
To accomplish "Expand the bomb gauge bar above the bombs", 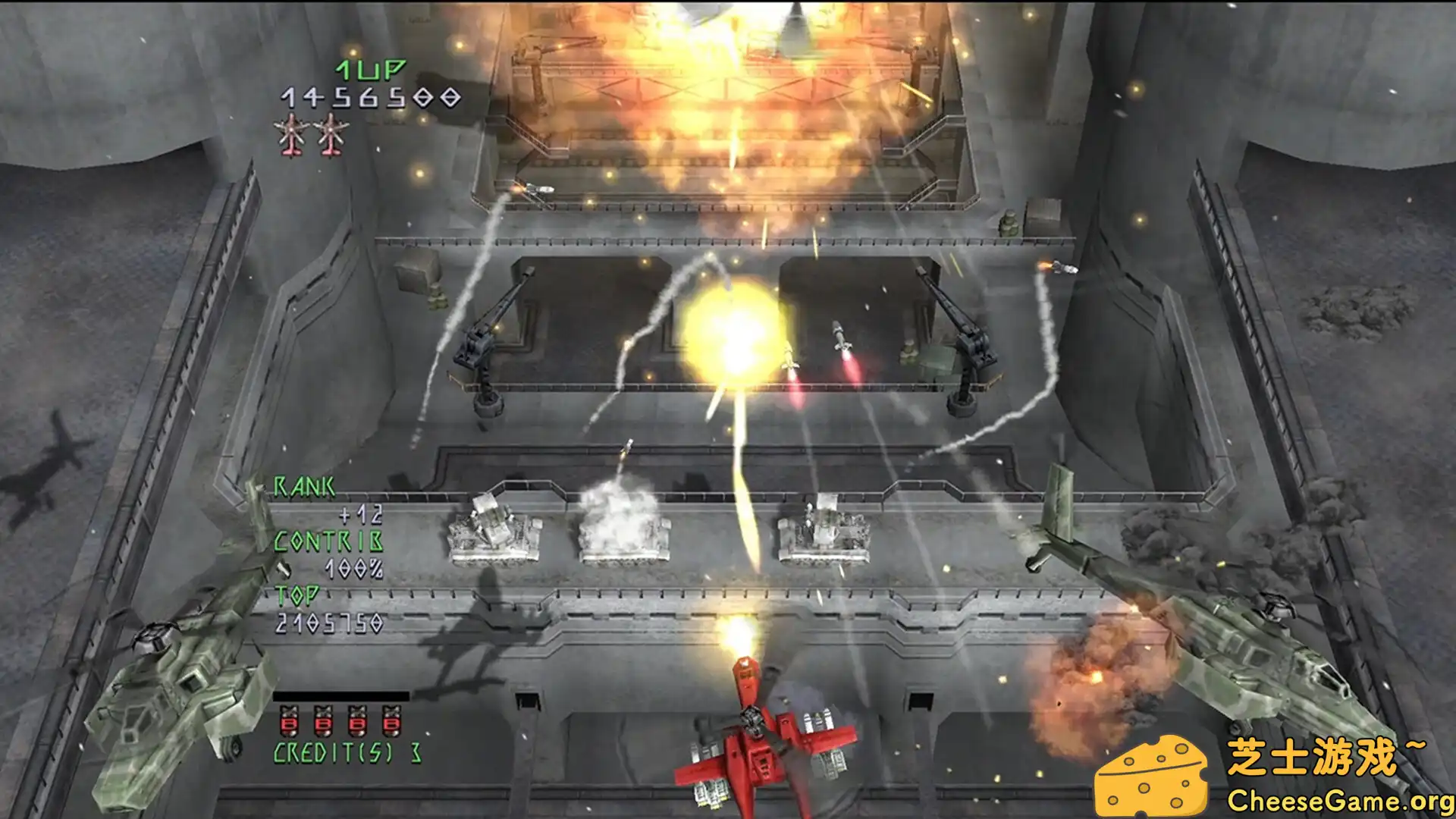I will pyautogui.click(x=341, y=696).
